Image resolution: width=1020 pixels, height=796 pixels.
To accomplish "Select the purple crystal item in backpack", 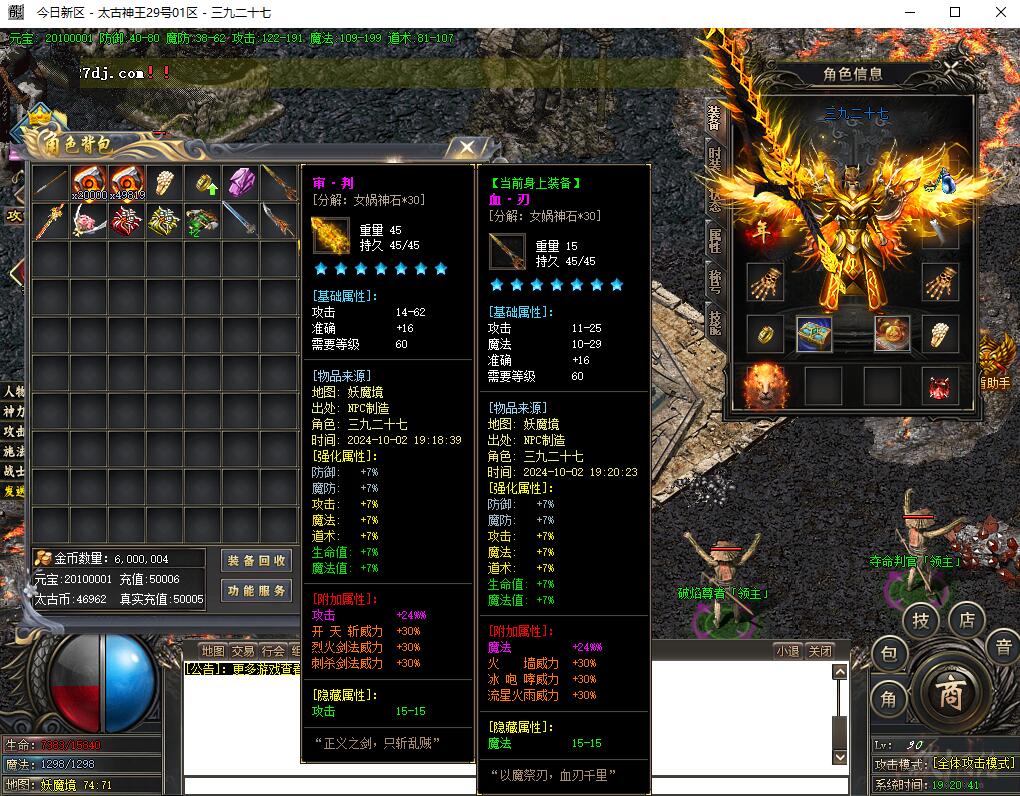I will (242, 183).
